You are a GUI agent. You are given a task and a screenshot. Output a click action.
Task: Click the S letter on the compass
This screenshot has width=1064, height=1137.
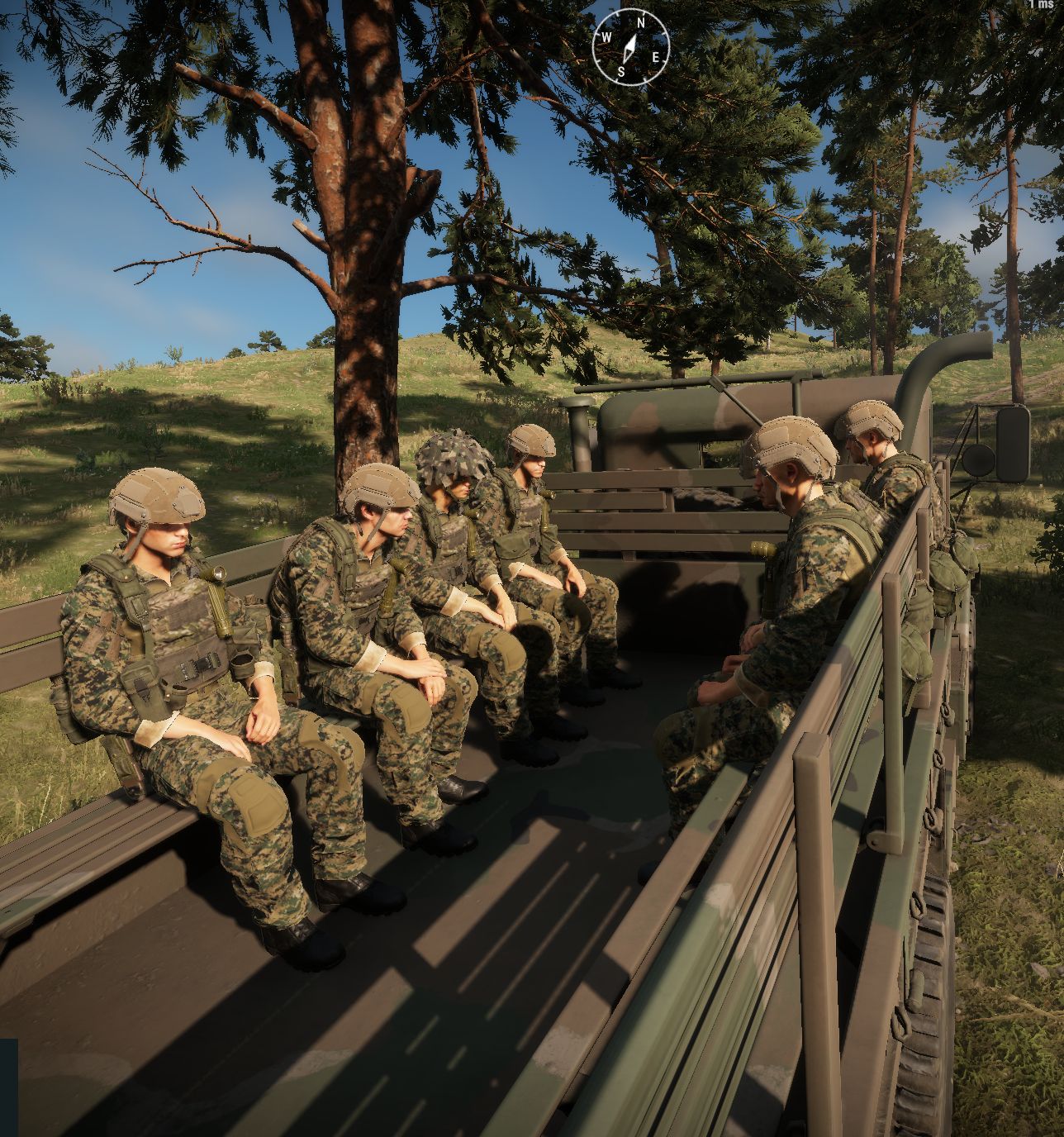click(x=621, y=71)
